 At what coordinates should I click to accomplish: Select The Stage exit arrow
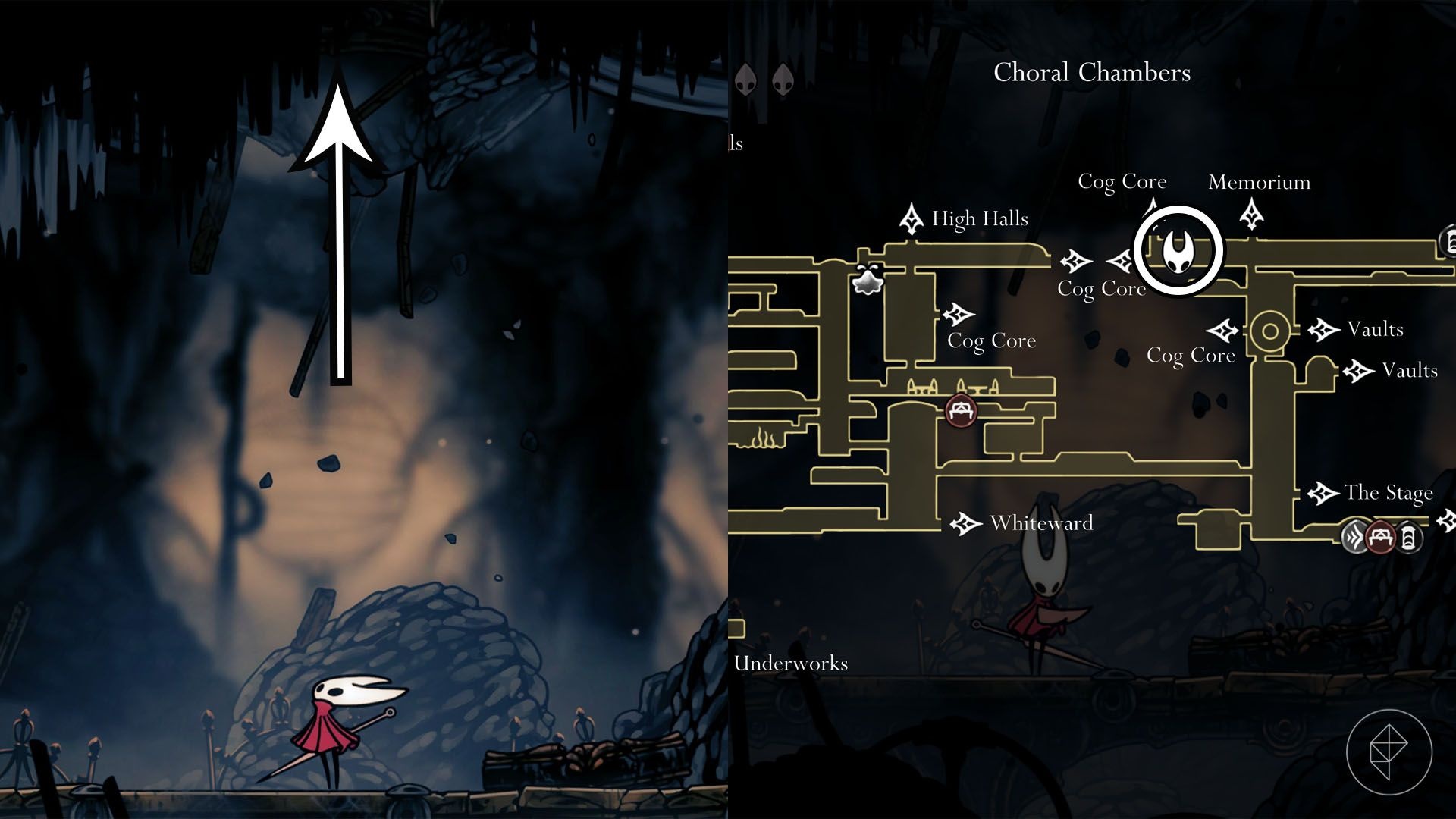1323,494
